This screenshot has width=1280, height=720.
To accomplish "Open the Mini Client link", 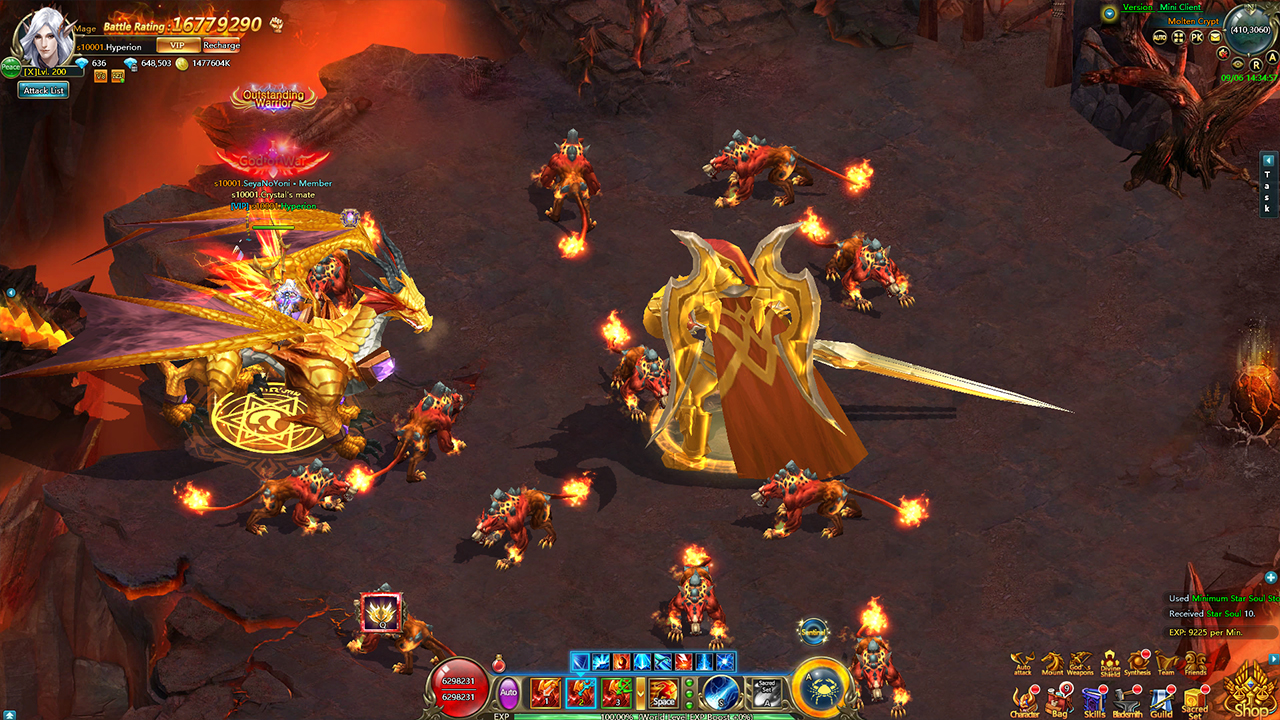I will click(x=1180, y=8).
